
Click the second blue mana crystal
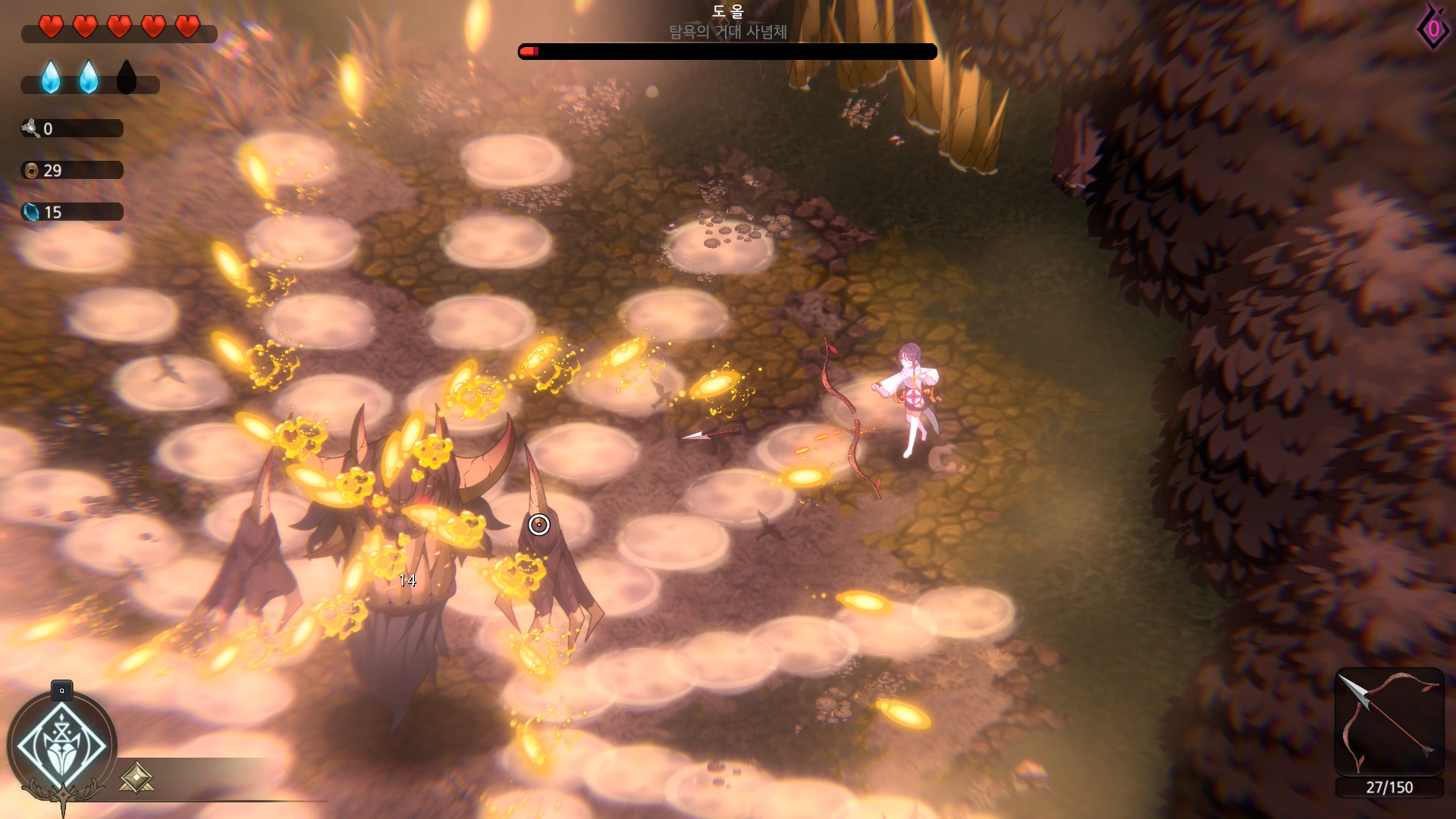point(89,78)
